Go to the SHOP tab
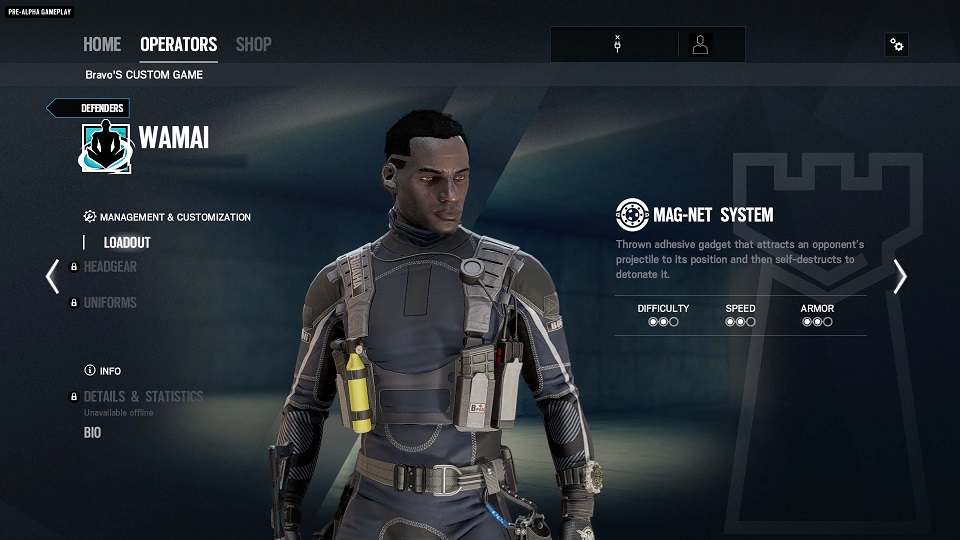The height and width of the screenshot is (540, 960). 253,44
